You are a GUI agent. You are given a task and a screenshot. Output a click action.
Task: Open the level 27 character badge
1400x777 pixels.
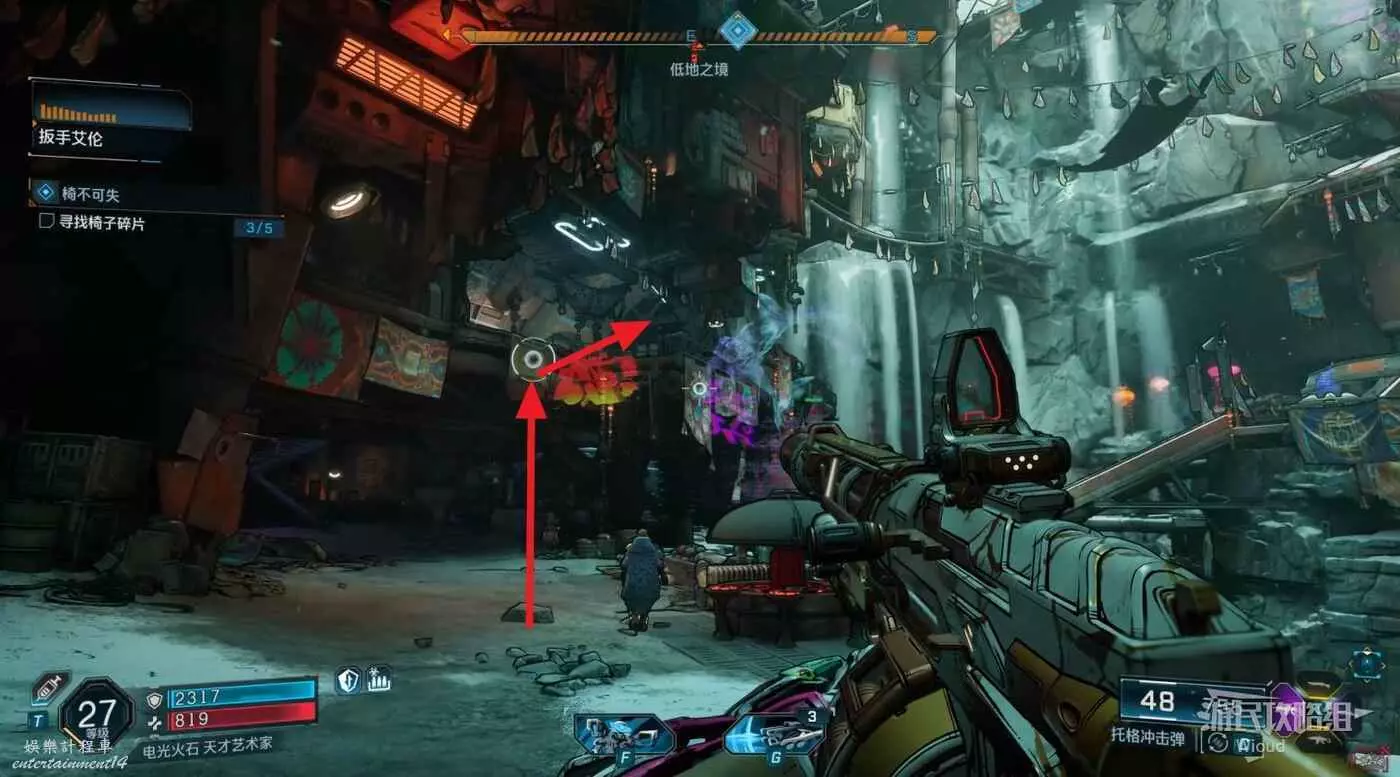(x=96, y=712)
